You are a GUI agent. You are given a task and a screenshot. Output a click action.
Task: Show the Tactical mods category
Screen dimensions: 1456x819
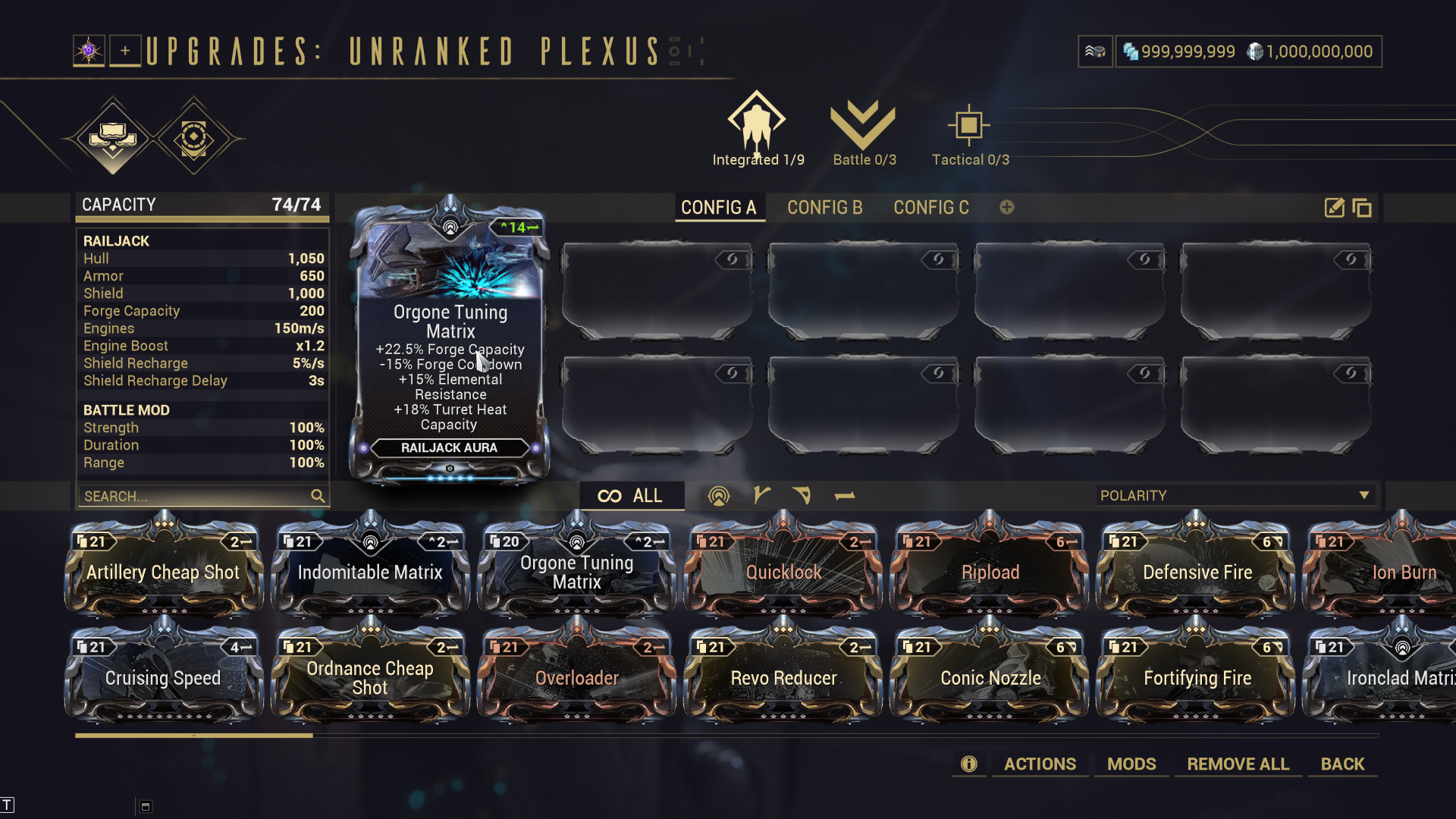point(969,129)
